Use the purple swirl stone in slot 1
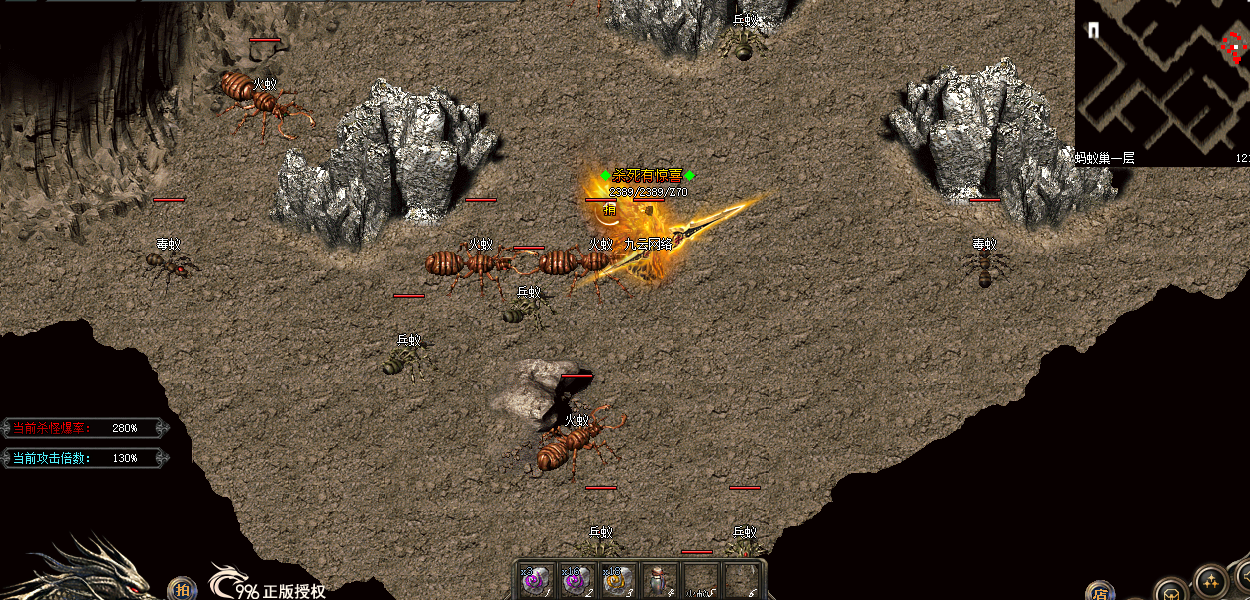This screenshot has height=600, width=1250. coord(533,580)
